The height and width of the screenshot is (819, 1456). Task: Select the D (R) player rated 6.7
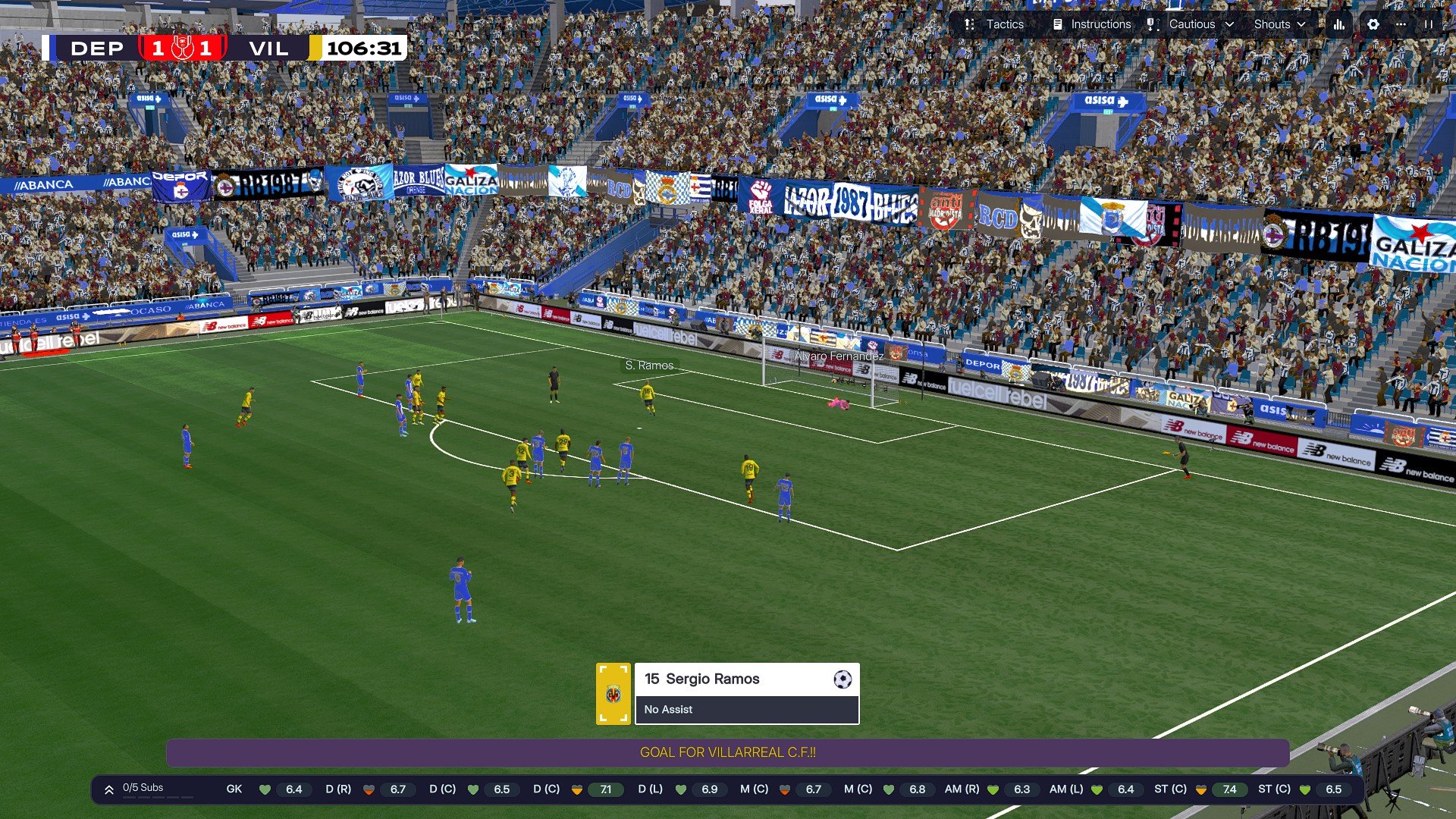368,789
